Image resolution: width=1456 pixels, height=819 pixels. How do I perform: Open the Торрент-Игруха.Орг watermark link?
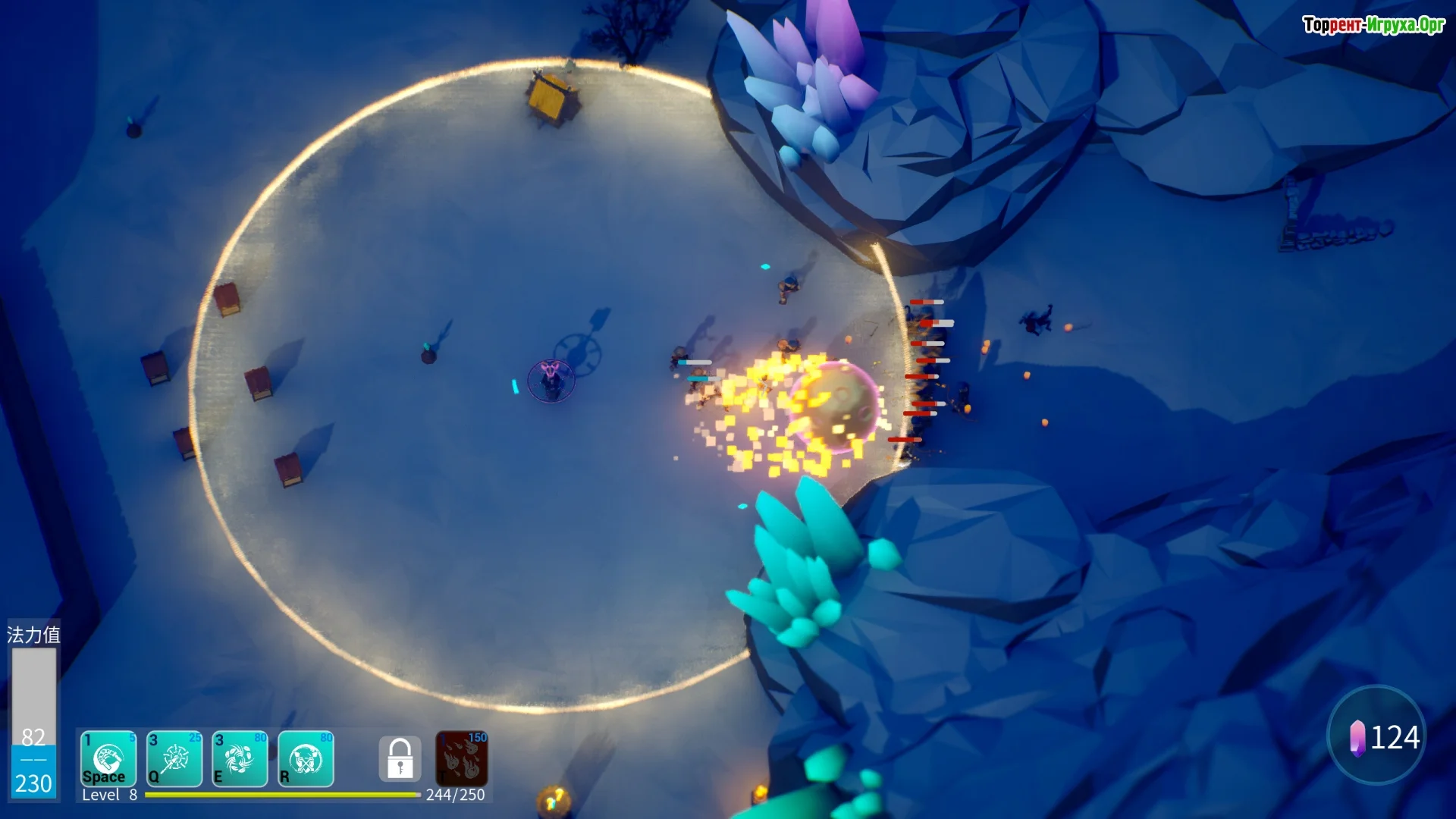(x=1373, y=25)
